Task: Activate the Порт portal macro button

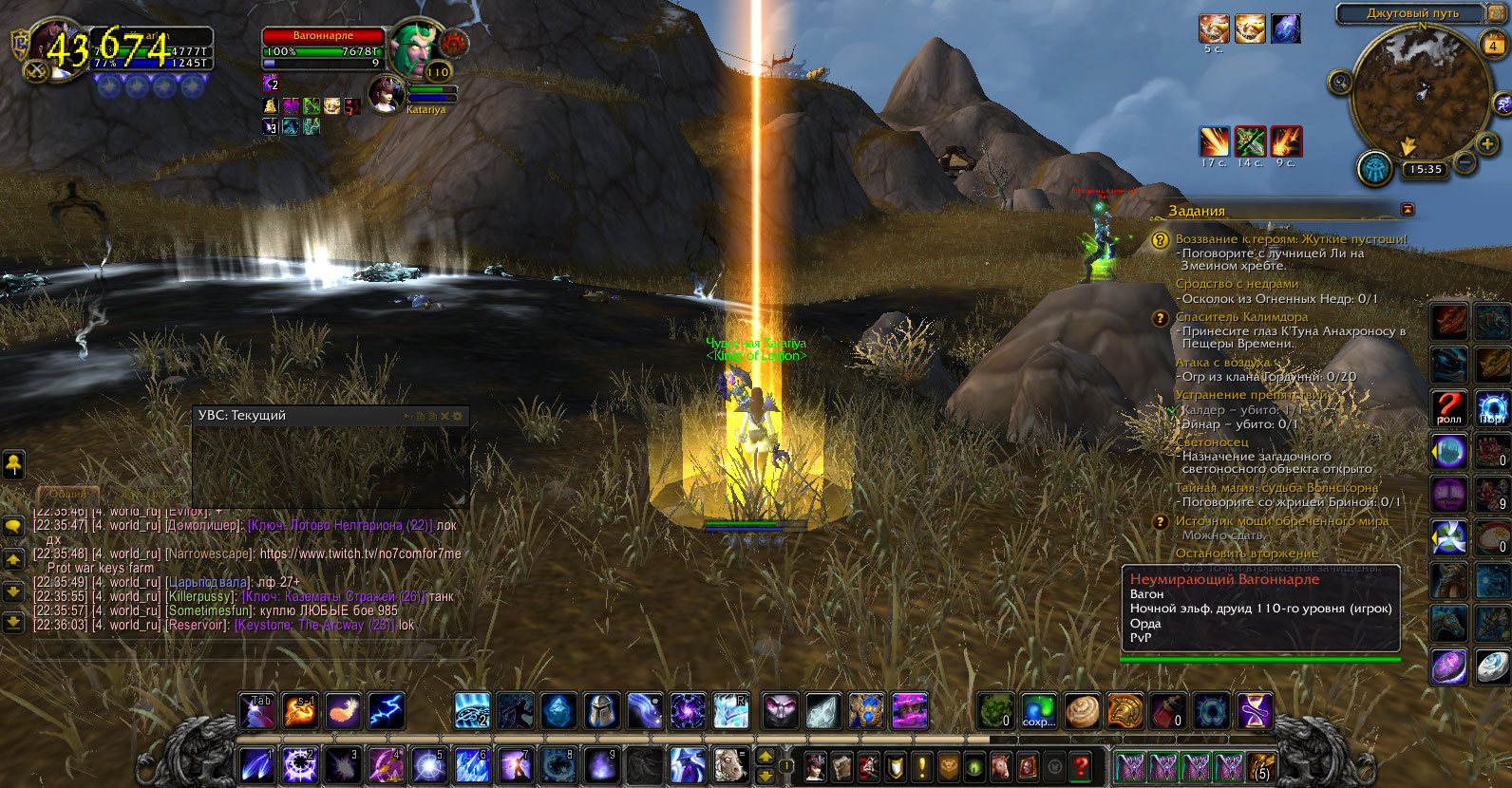Action: [x=1491, y=408]
